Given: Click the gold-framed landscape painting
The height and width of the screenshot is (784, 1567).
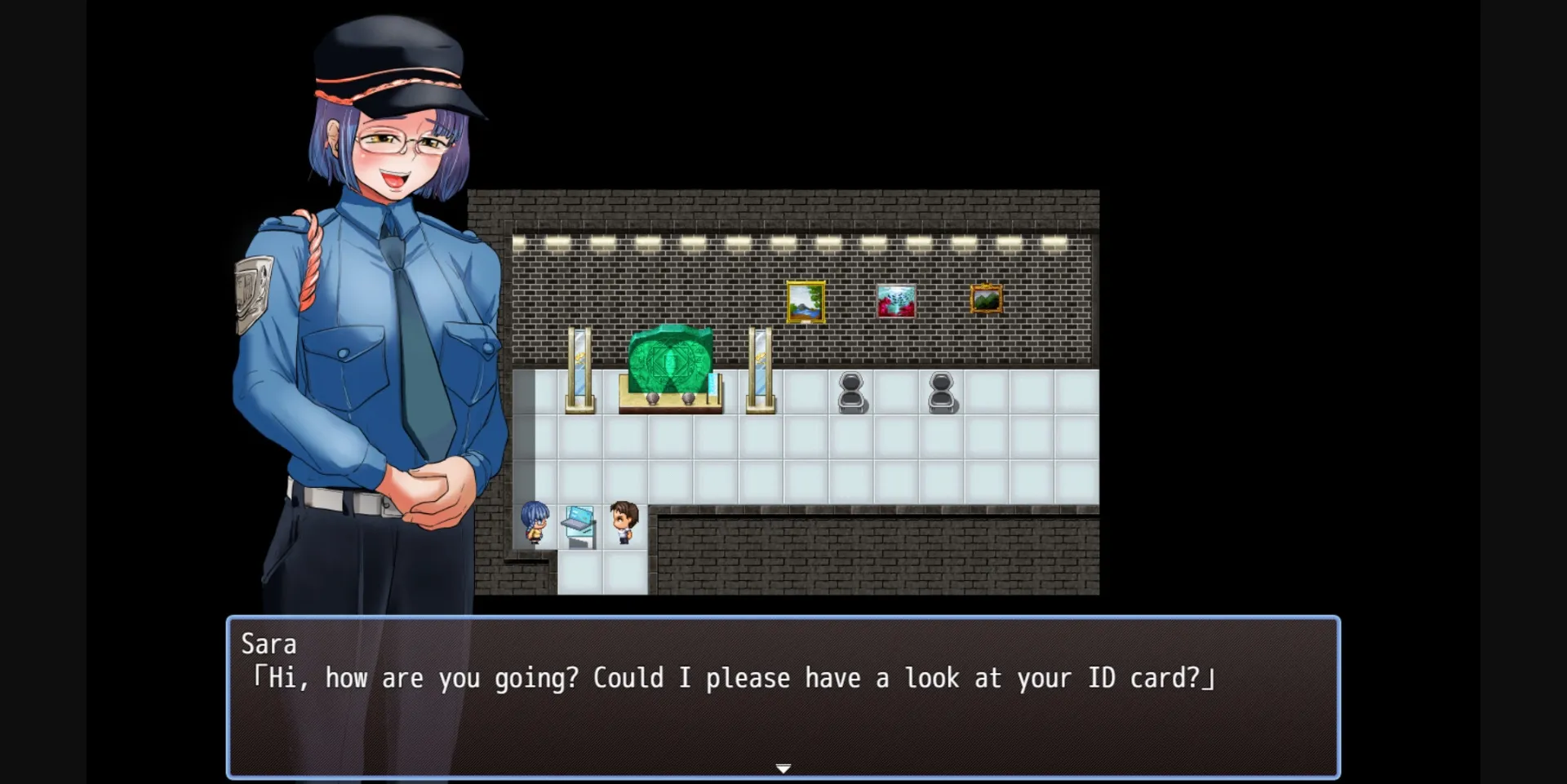Looking at the screenshot, I should pyautogui.click(x=806, y=301).
